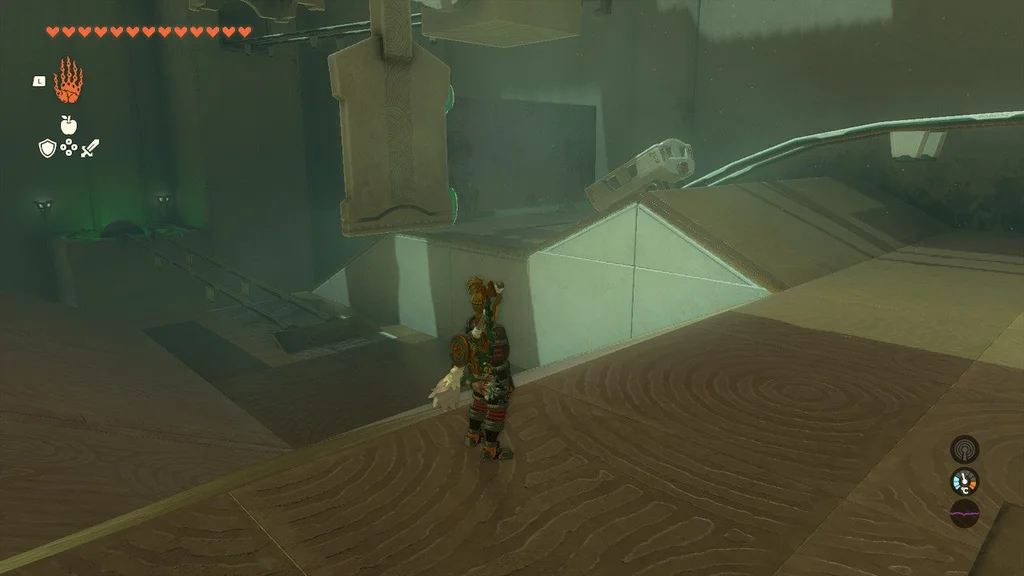1024x576 pixels.
Task: Open the shield quick-select icon
Action: coord(47,148)
